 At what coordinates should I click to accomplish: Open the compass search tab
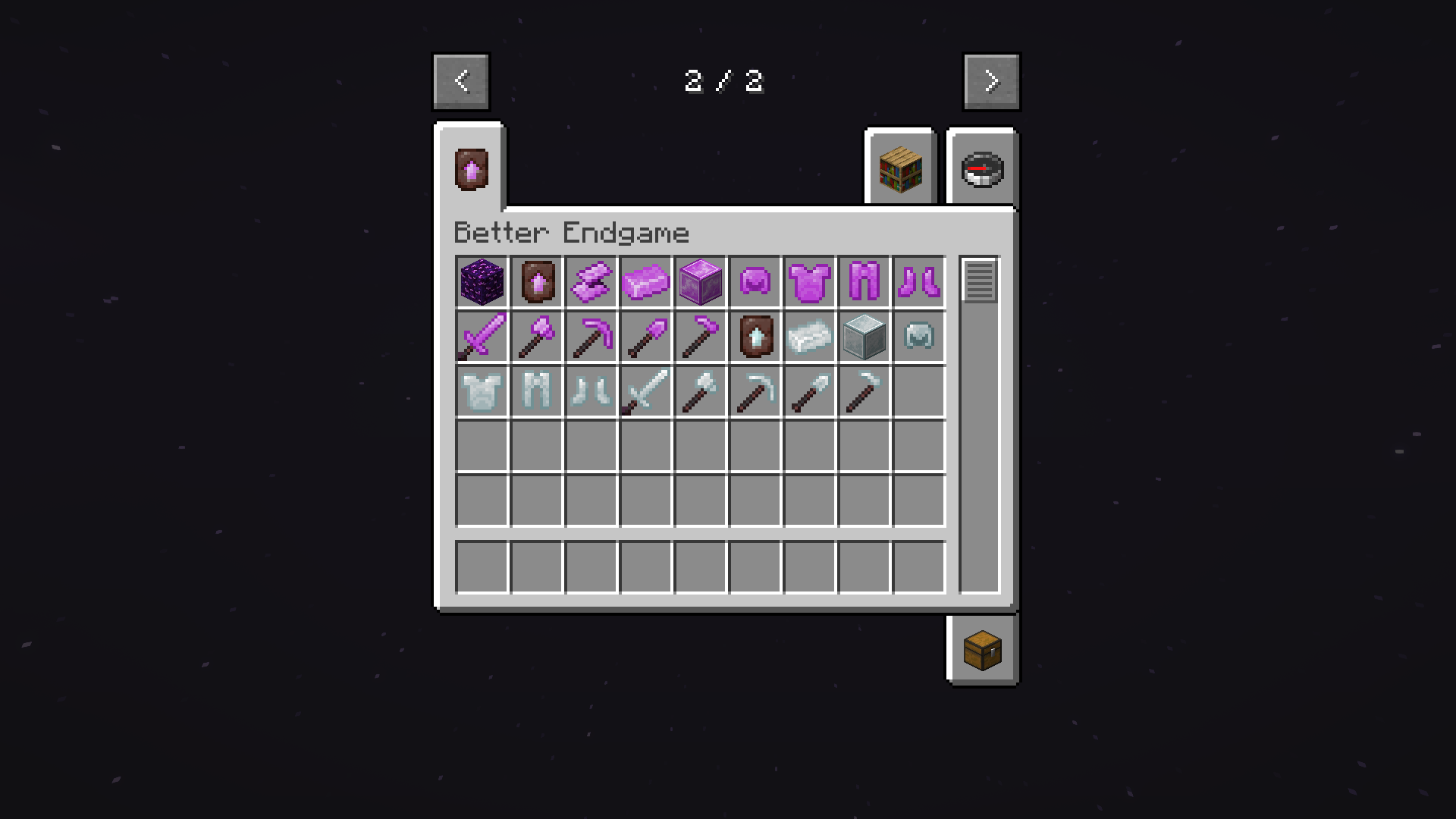(x=982, y=168)
